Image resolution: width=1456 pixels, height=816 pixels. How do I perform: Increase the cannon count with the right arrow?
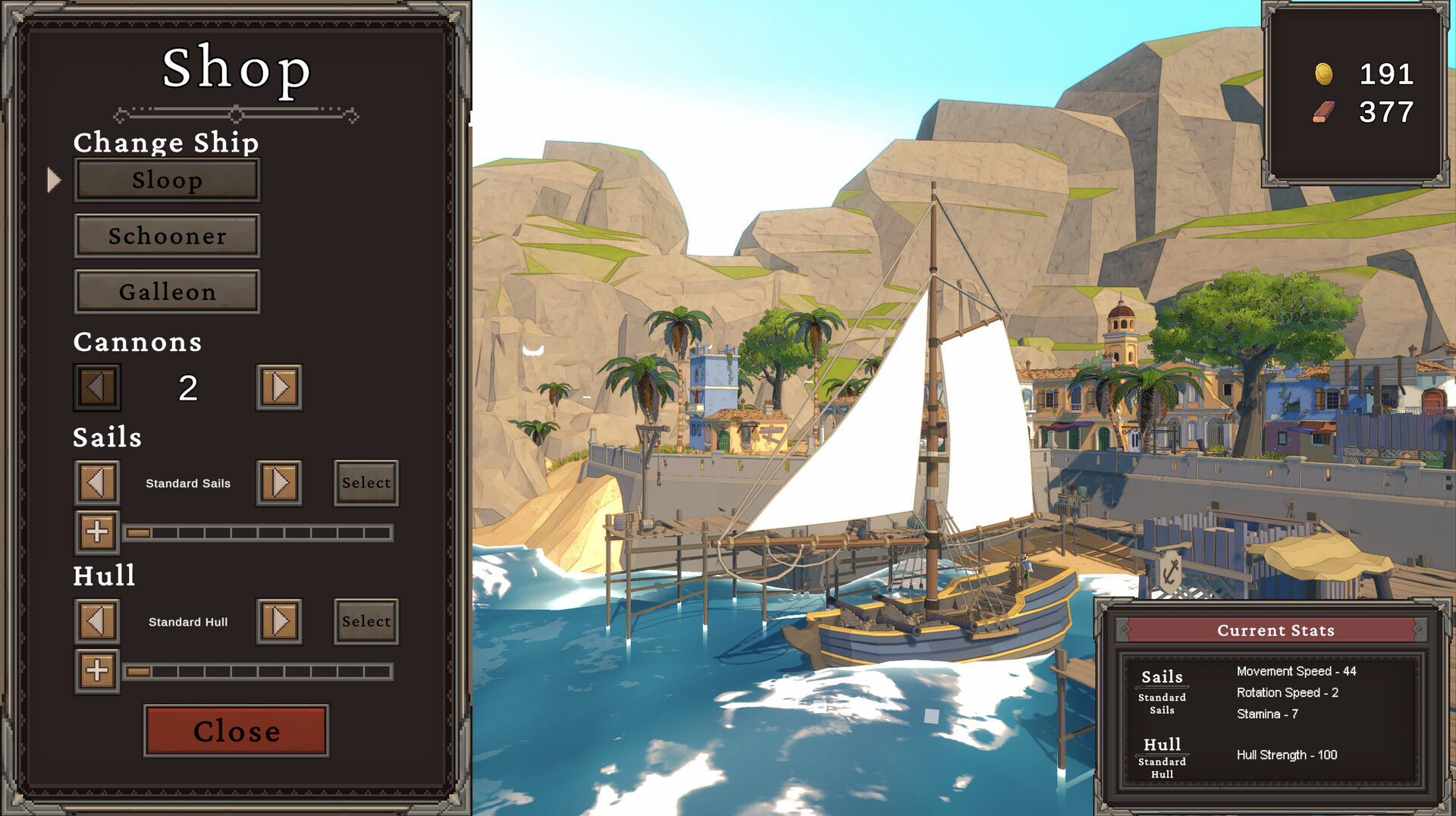pyautogui.click(x=278, y=387)
